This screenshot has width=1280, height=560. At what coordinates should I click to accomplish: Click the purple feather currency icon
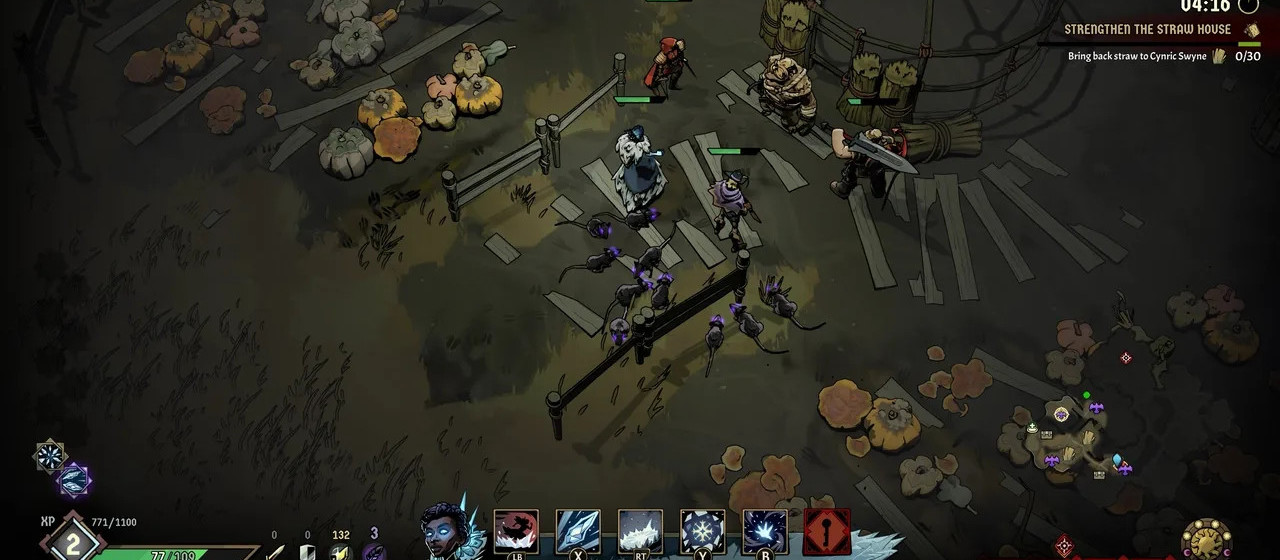[x=373, y=552]
